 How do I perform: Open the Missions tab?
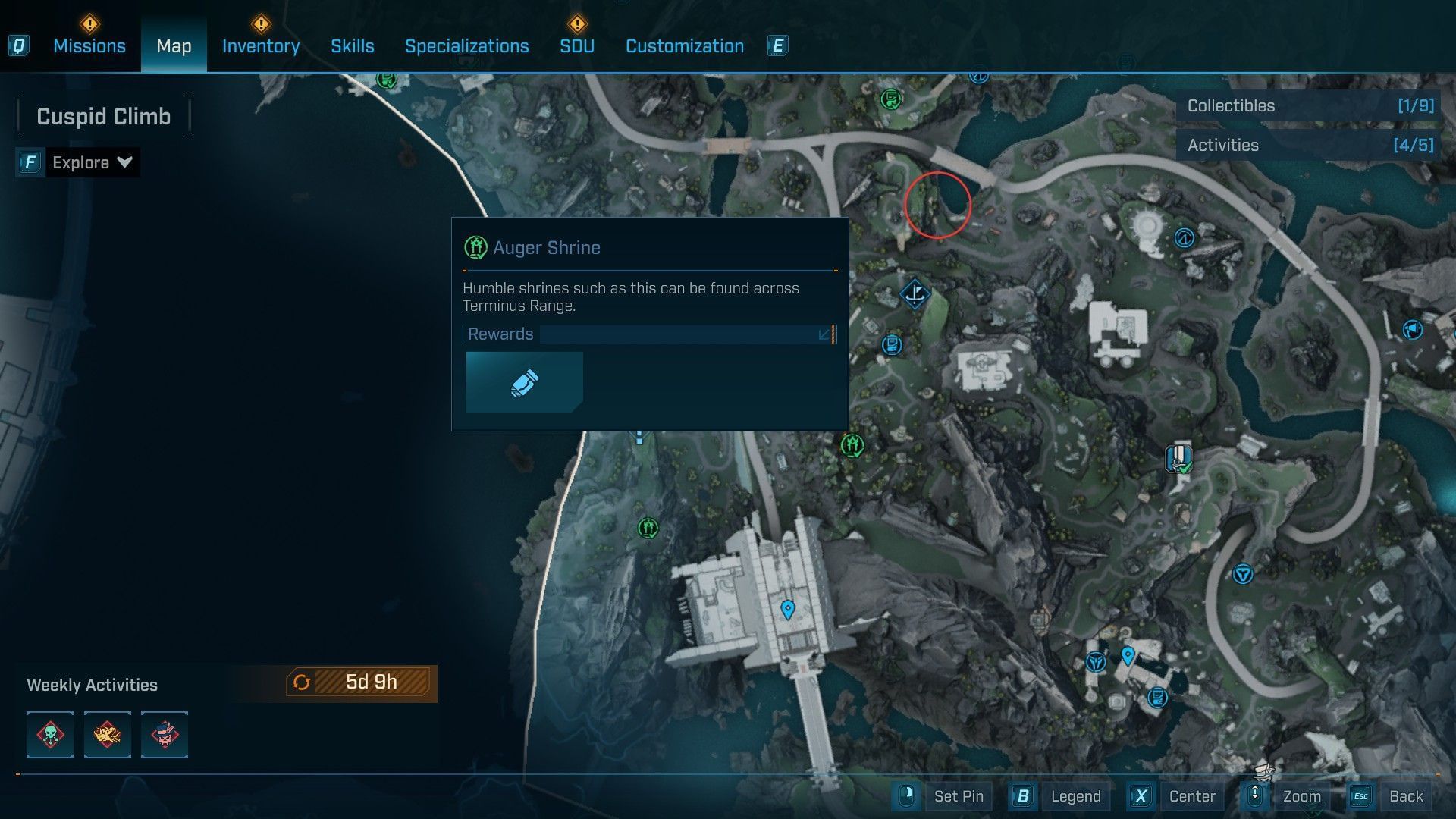click(x=89, y=46)
